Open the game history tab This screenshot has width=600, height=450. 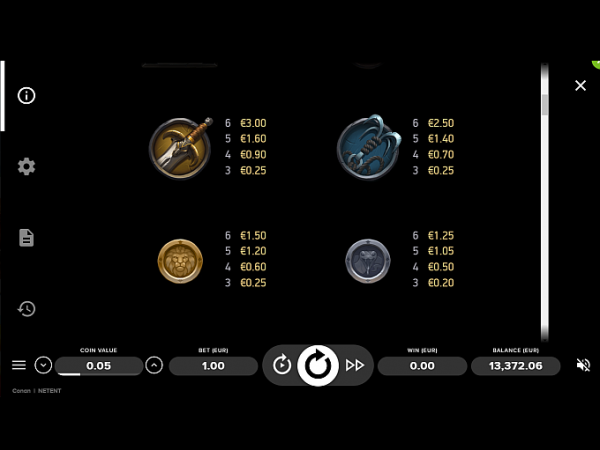click(27, 309)
